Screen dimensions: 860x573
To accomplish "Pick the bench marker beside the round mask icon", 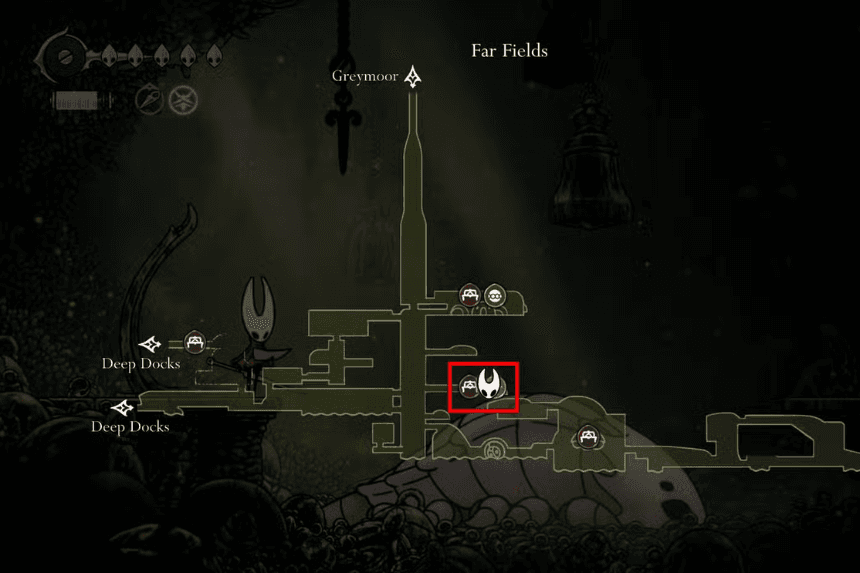I will (470, 295).
